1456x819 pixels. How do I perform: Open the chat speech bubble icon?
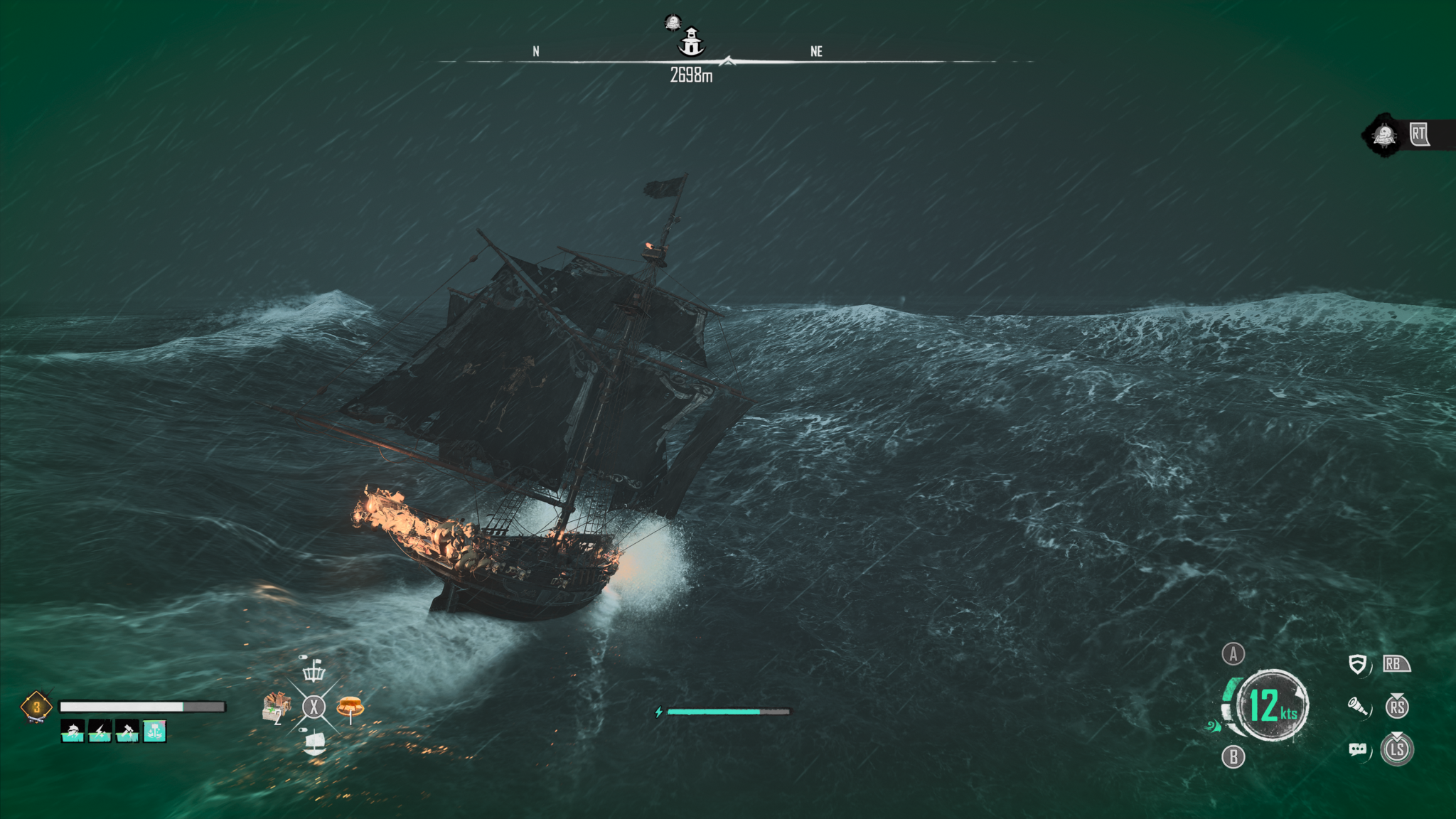(1357, 749)
